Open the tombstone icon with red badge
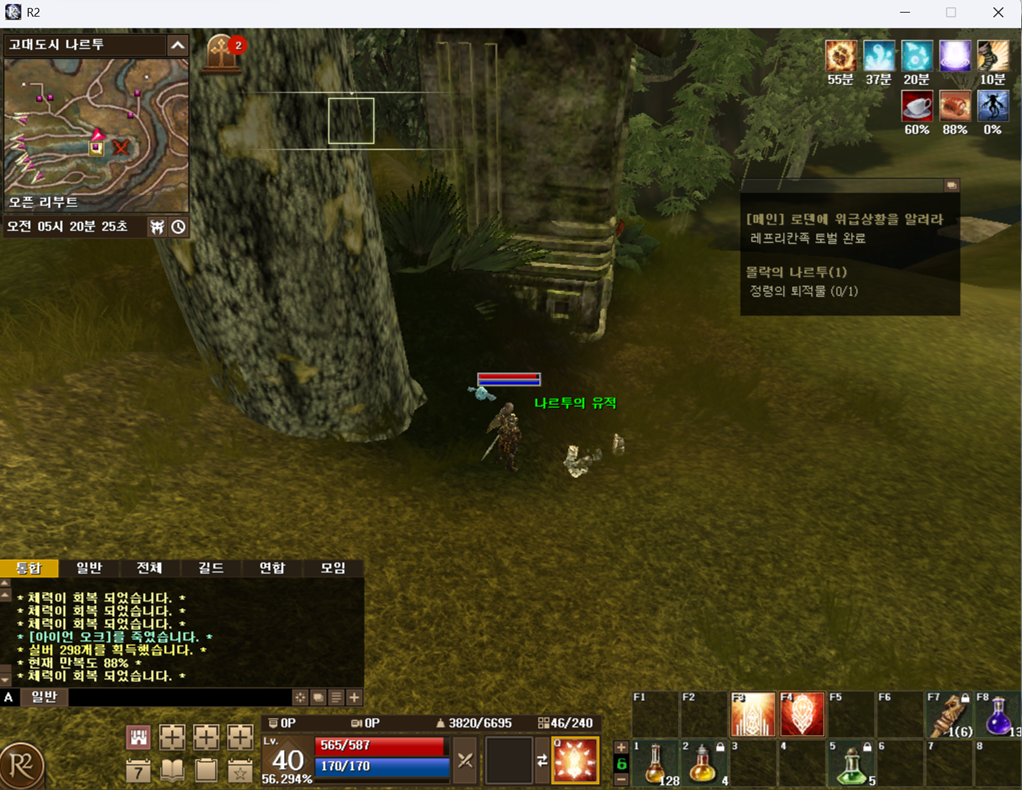Screen dimensions: 1022x790 [x=223, y=52]
